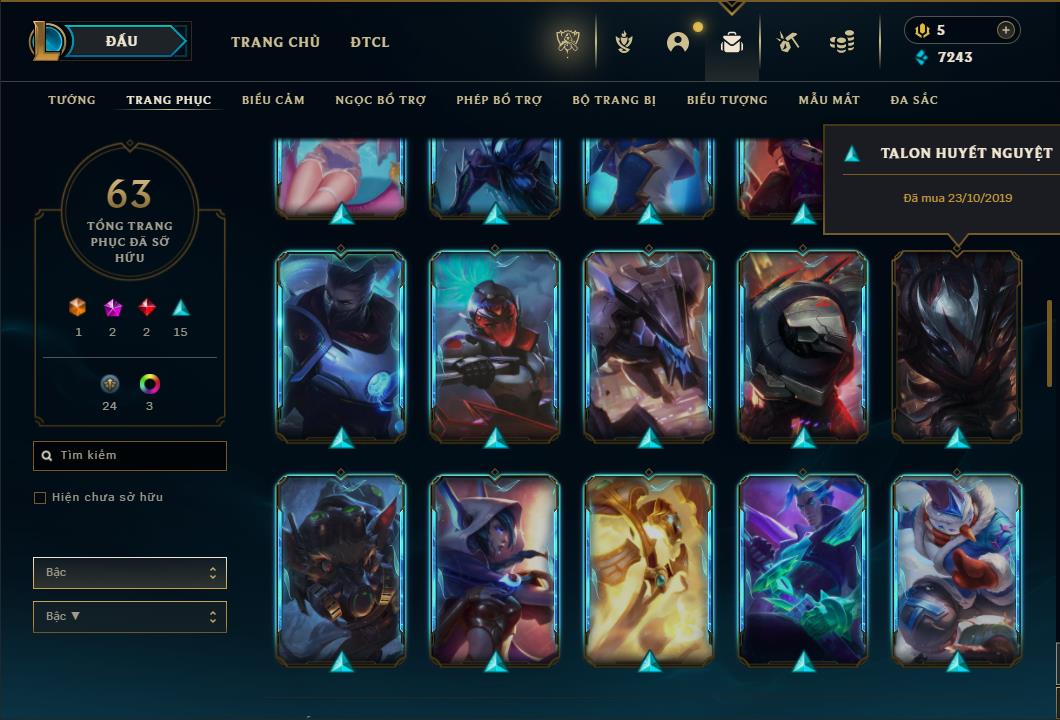Image resolution: width=1060 pixels, height=720 pixels.
Task: Switch to the BIỂU CẢM tab
Action: pos(273,100)
